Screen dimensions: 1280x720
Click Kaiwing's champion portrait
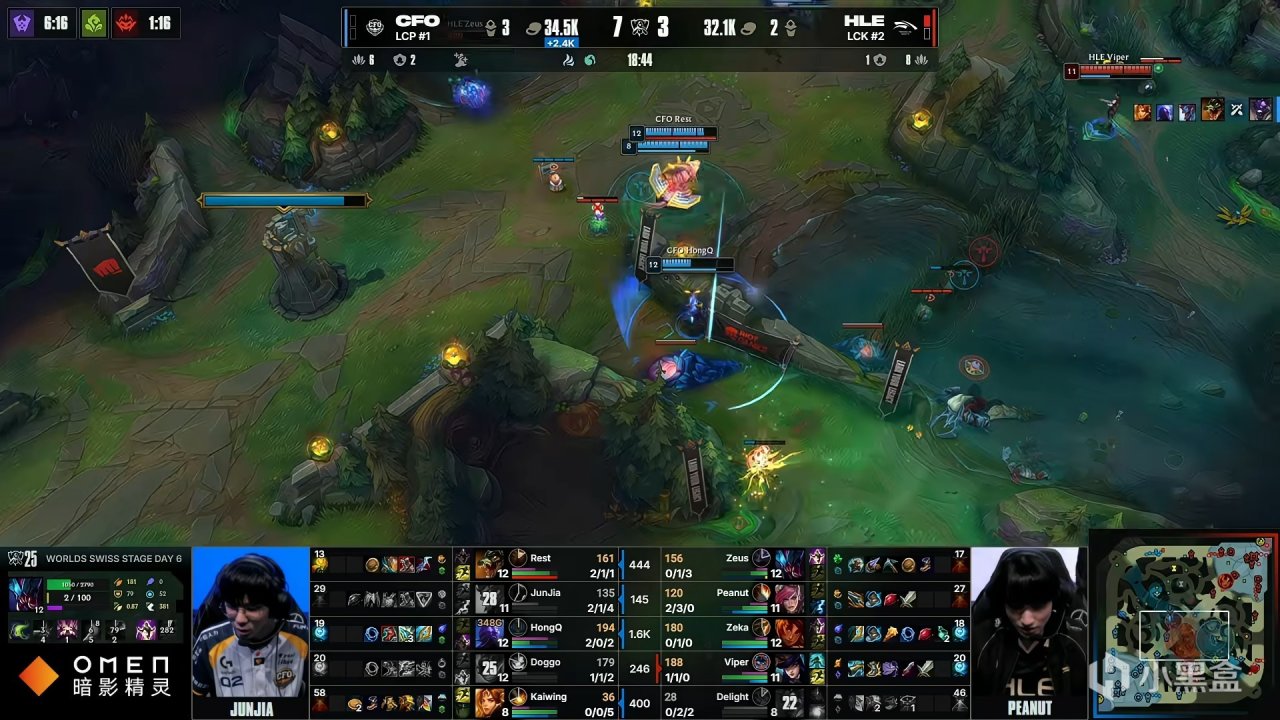pos(489,702)
